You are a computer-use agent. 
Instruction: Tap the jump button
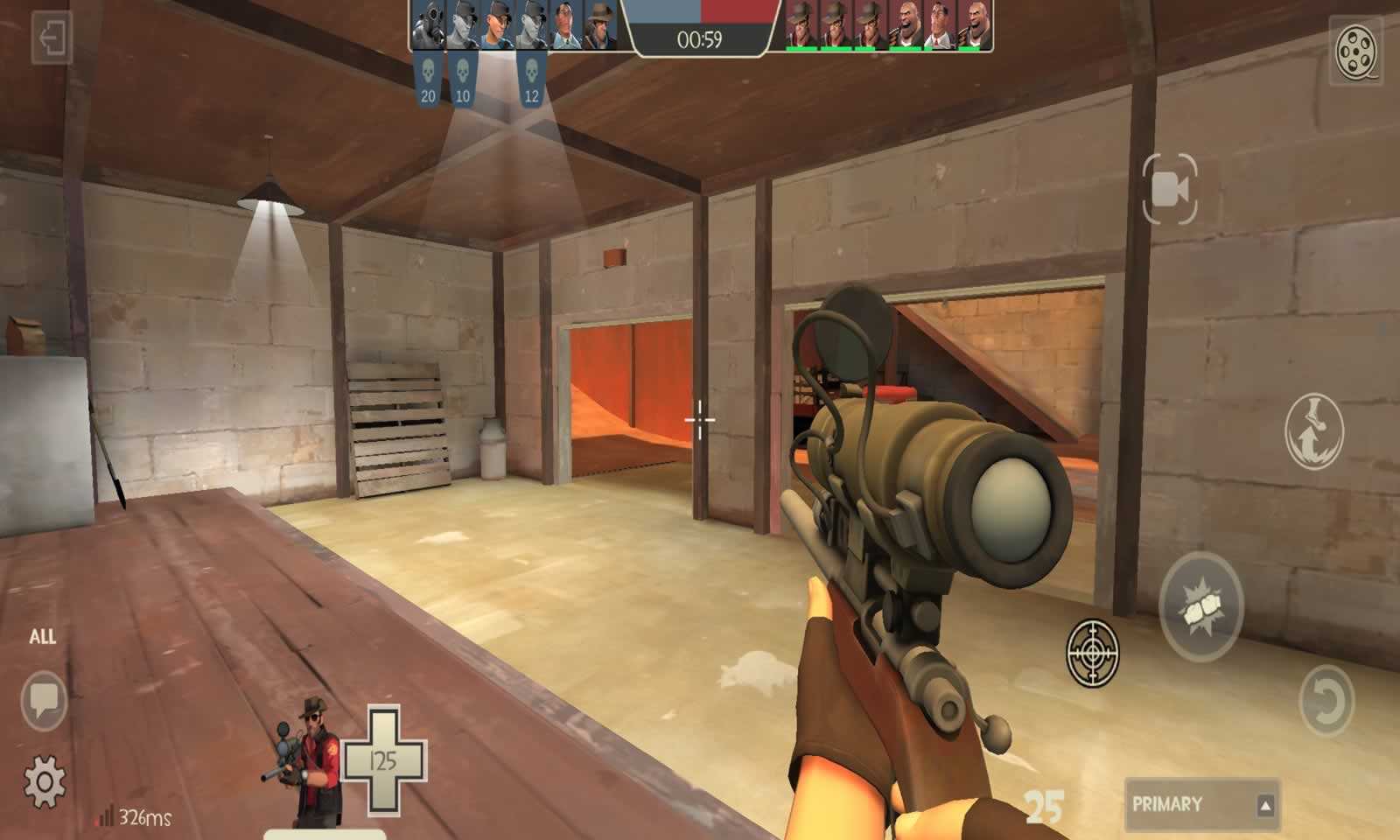(1313, 431)
